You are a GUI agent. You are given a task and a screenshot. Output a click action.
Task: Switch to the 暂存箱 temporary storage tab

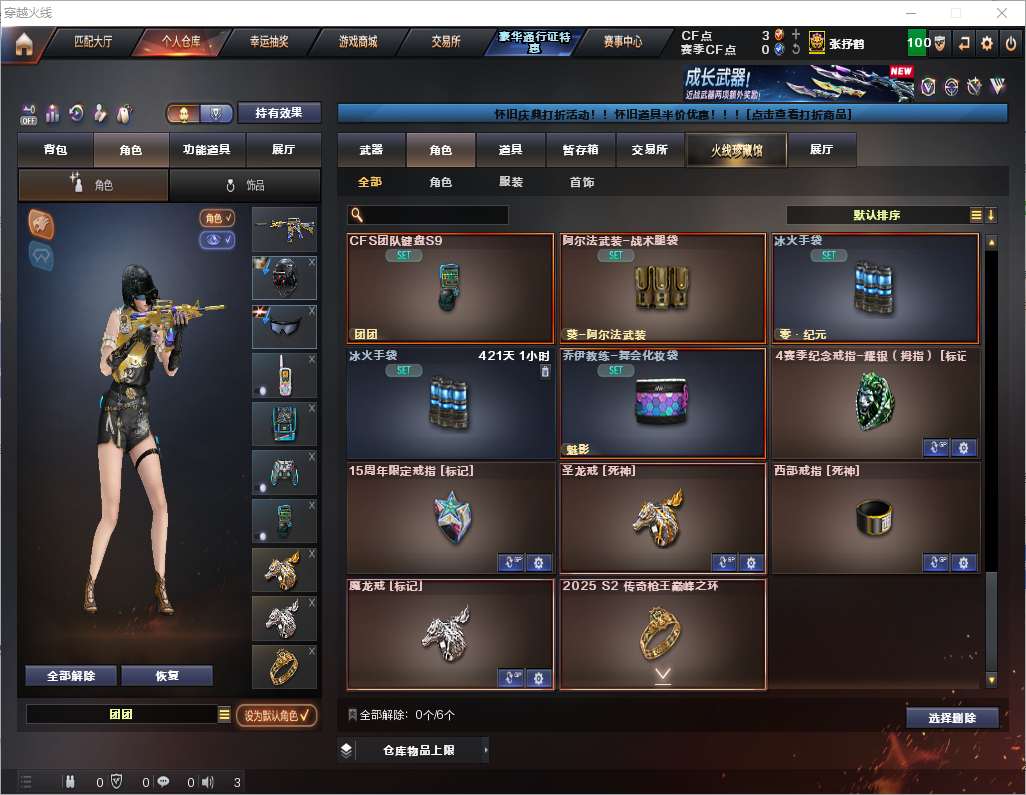tap(580, 150)
